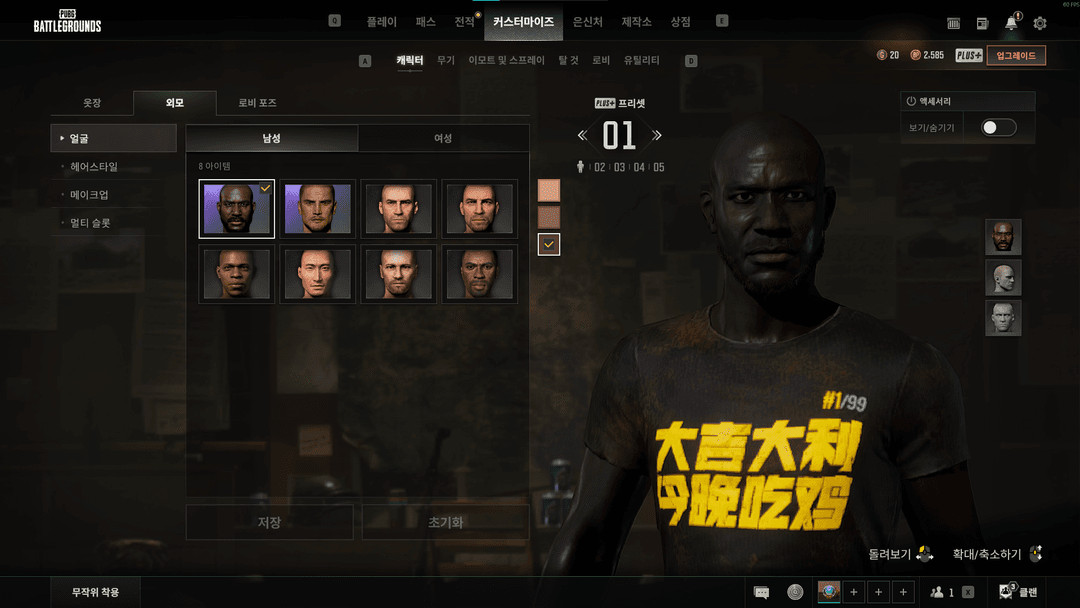Open the 클랜 (Clan) button

(1019, 592)
